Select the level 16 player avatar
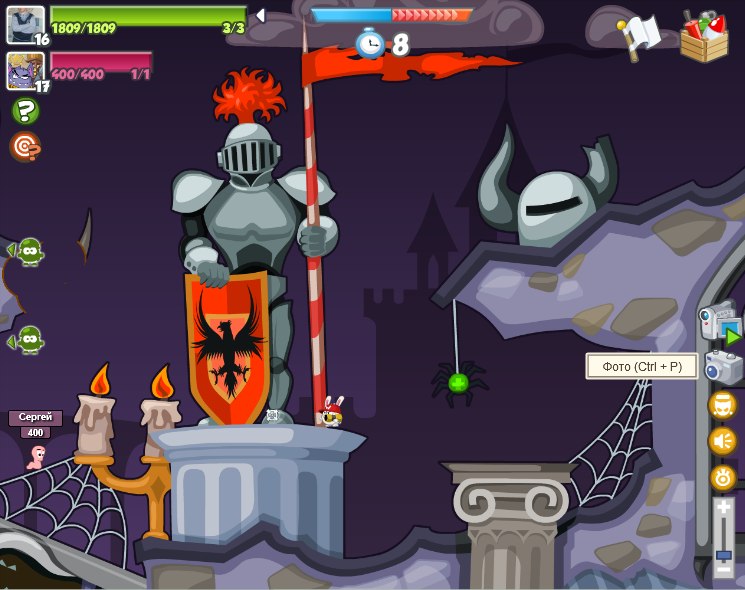The width and height of the screenshot is (745, 590). (25, 24)
